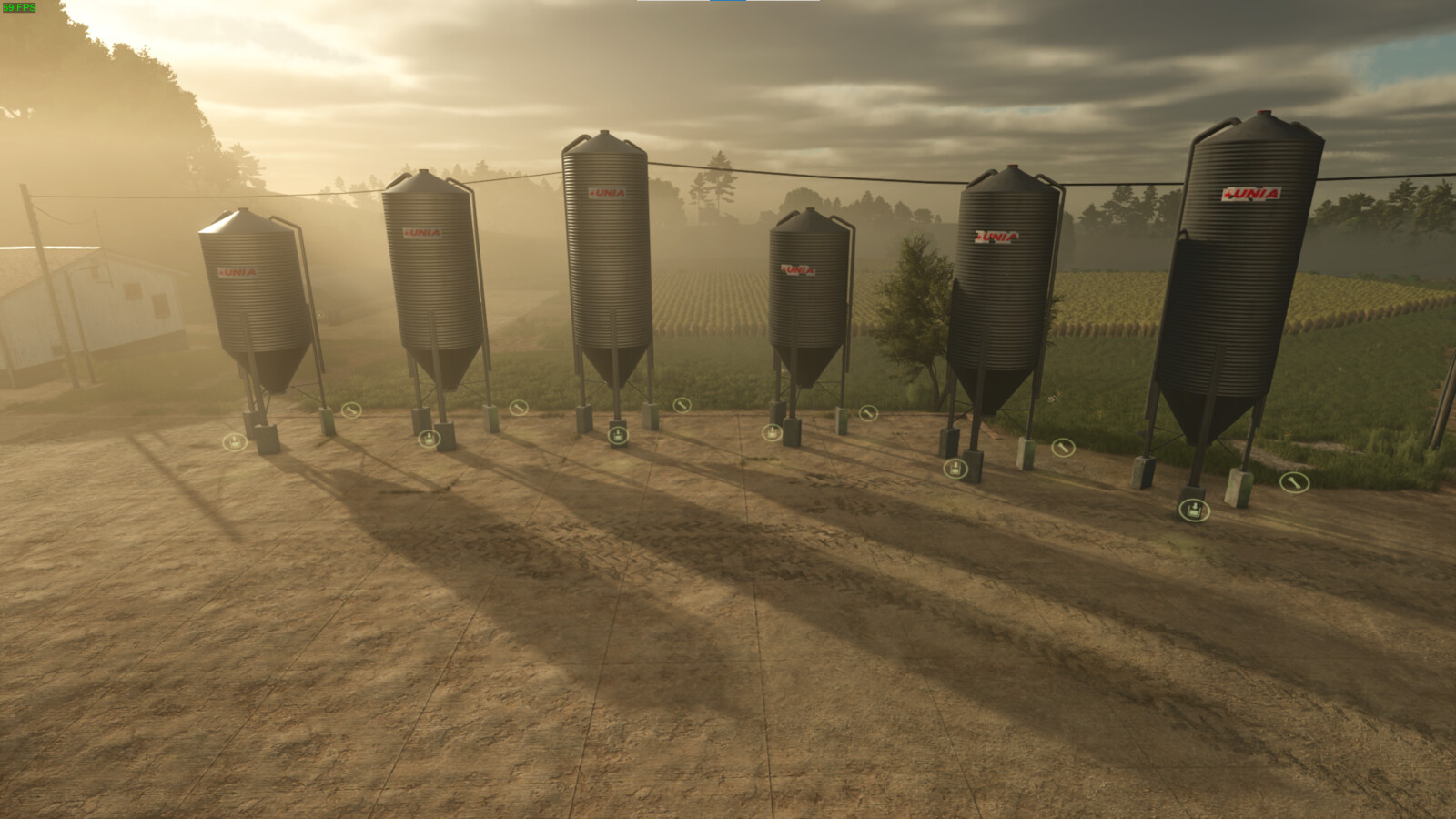Activate the fill icon under the fifth silo
Viewport: 1456px width, 819px height.
[954, 468]
